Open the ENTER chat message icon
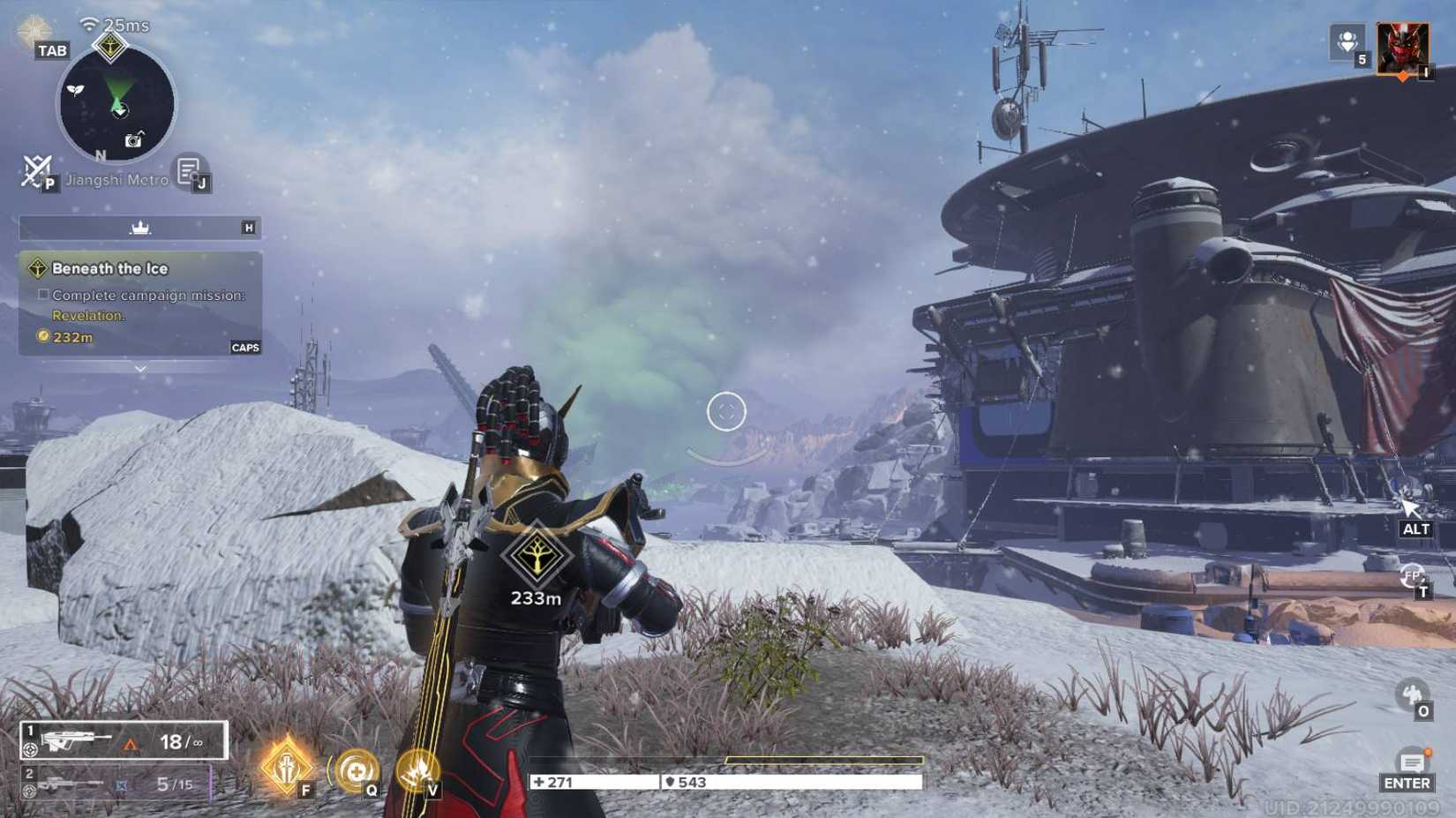Screen dimensions: 1456x818 pos(1410,759)
